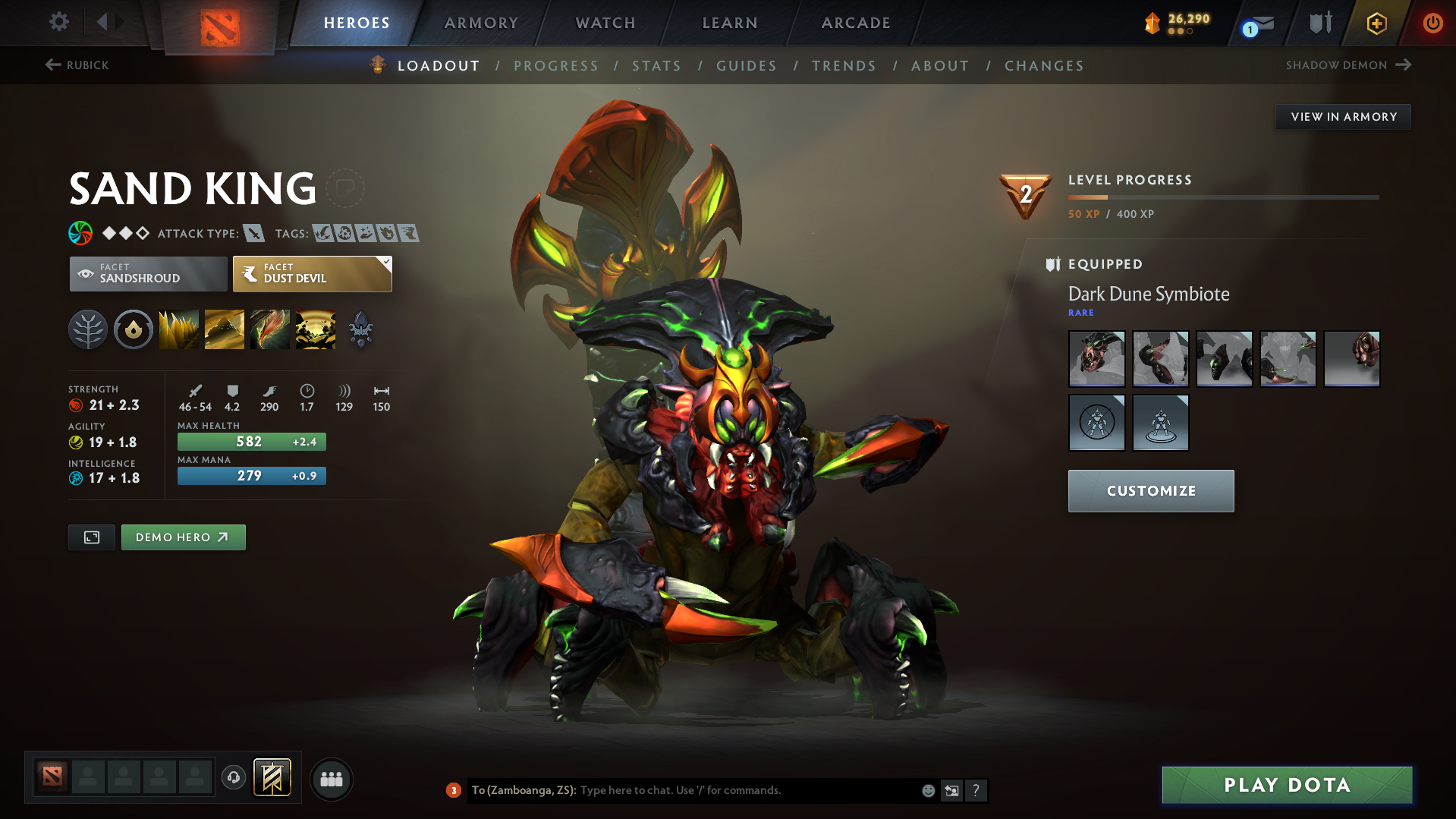Go to previous hero Rubick
Screen dimensions: 1456x819
click(x=77, y=65)
